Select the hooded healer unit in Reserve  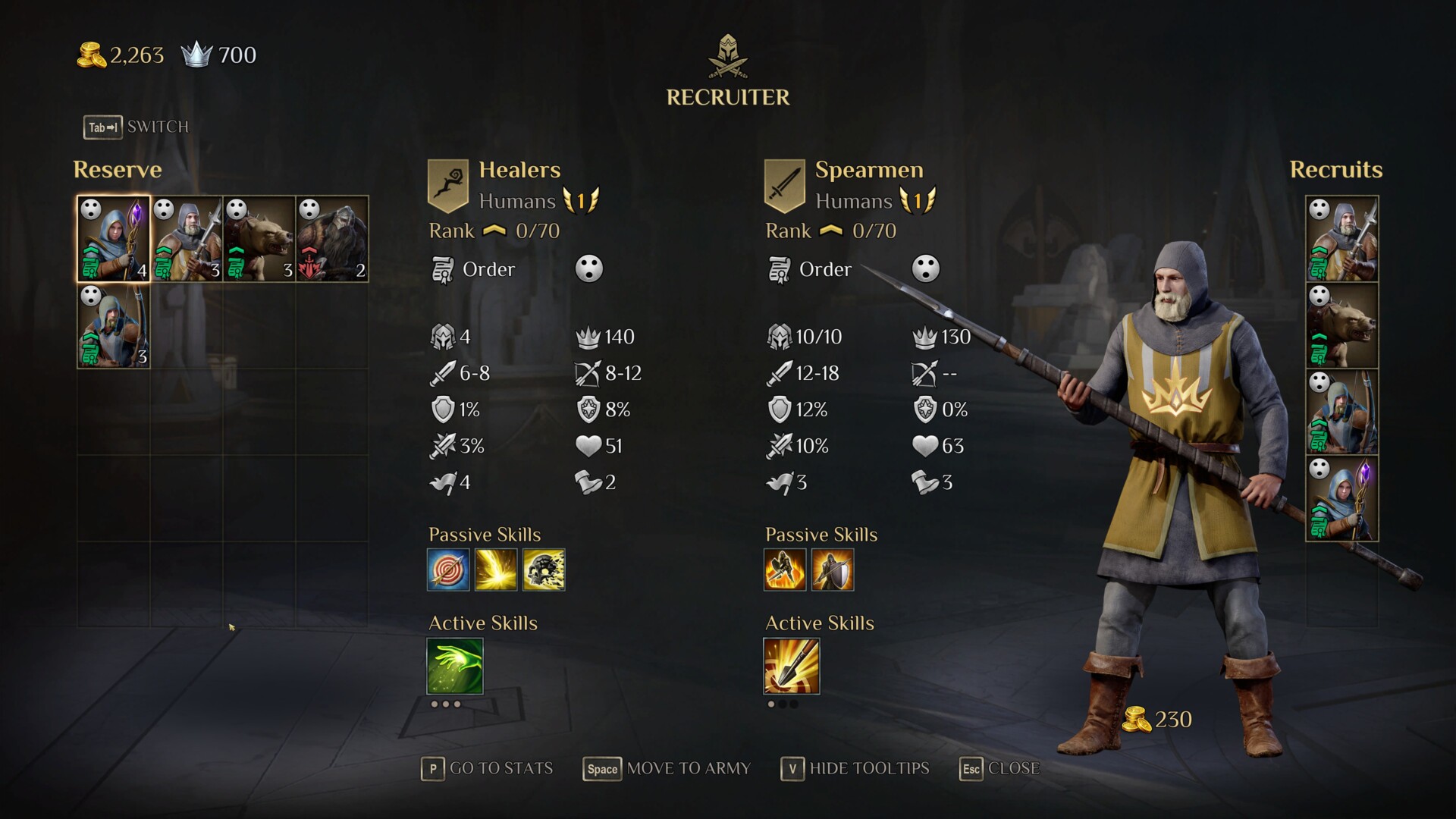point(114,239)
